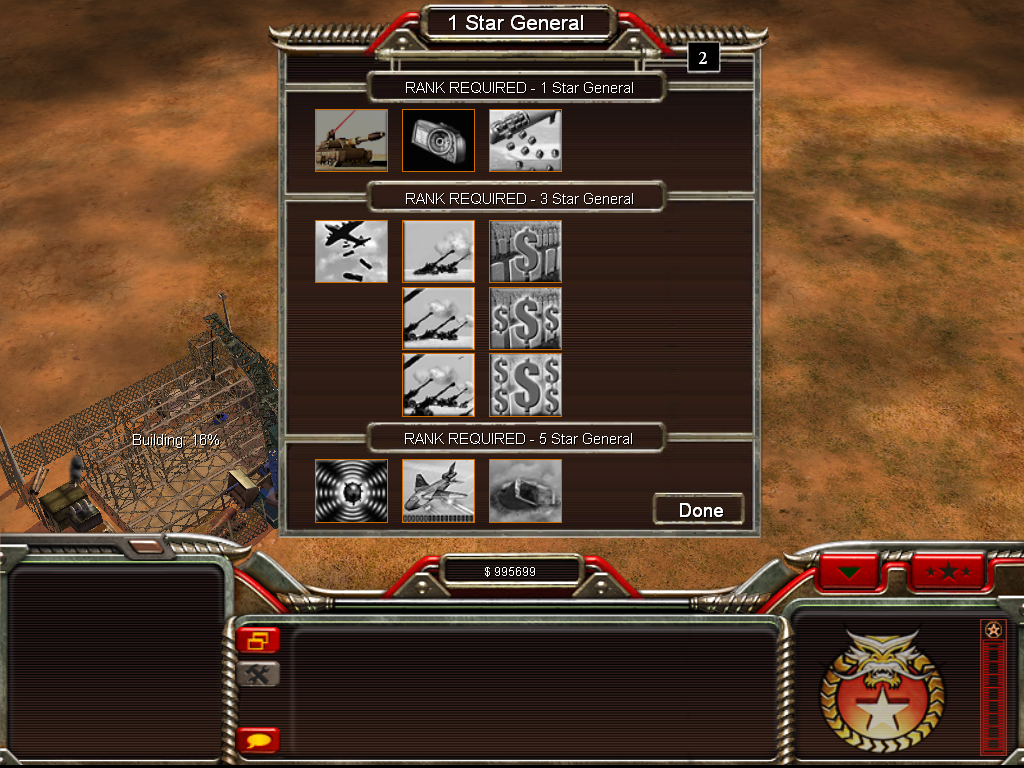Select the Carpet Bomb bomber icon
This screenshot has width=1024, height=768.
tap(351, 251)
